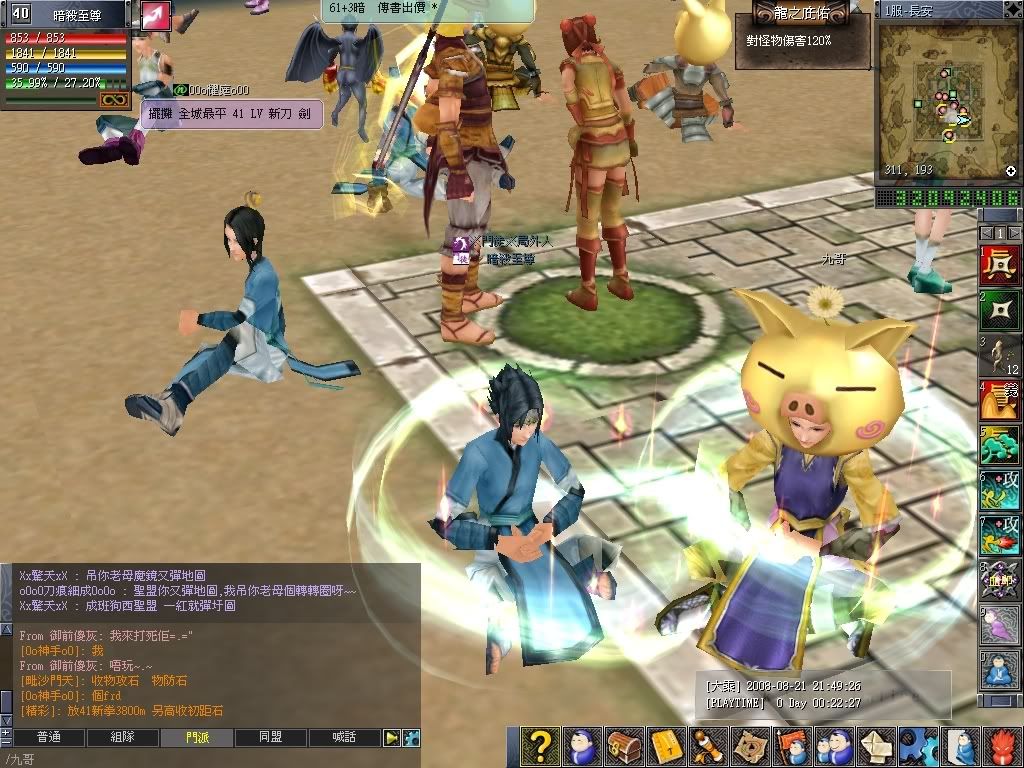Zoom the minimap with the plus button
1024x768 pixels.
[1011, 171]
